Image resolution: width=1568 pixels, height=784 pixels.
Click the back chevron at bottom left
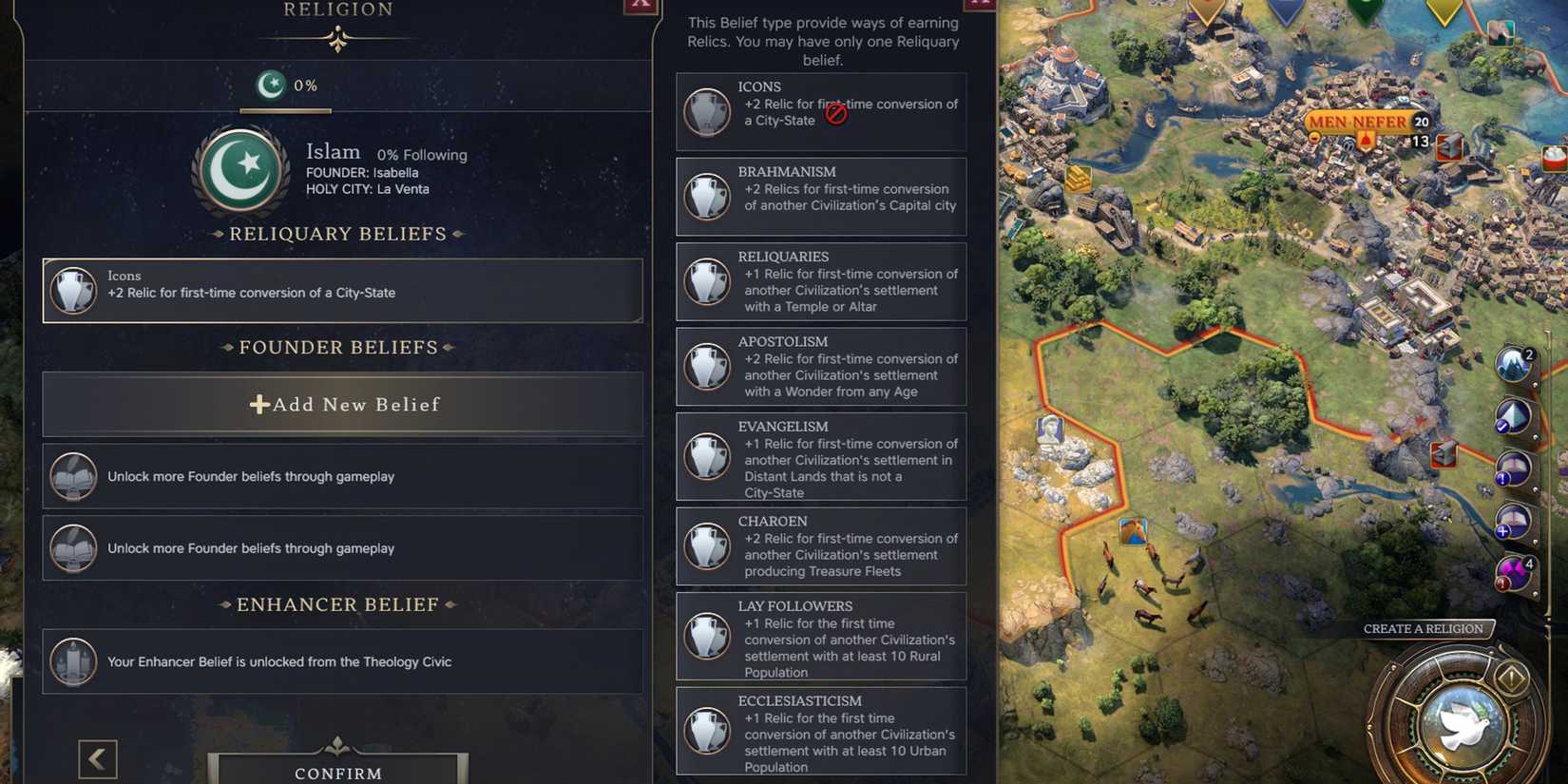point(97,758)
